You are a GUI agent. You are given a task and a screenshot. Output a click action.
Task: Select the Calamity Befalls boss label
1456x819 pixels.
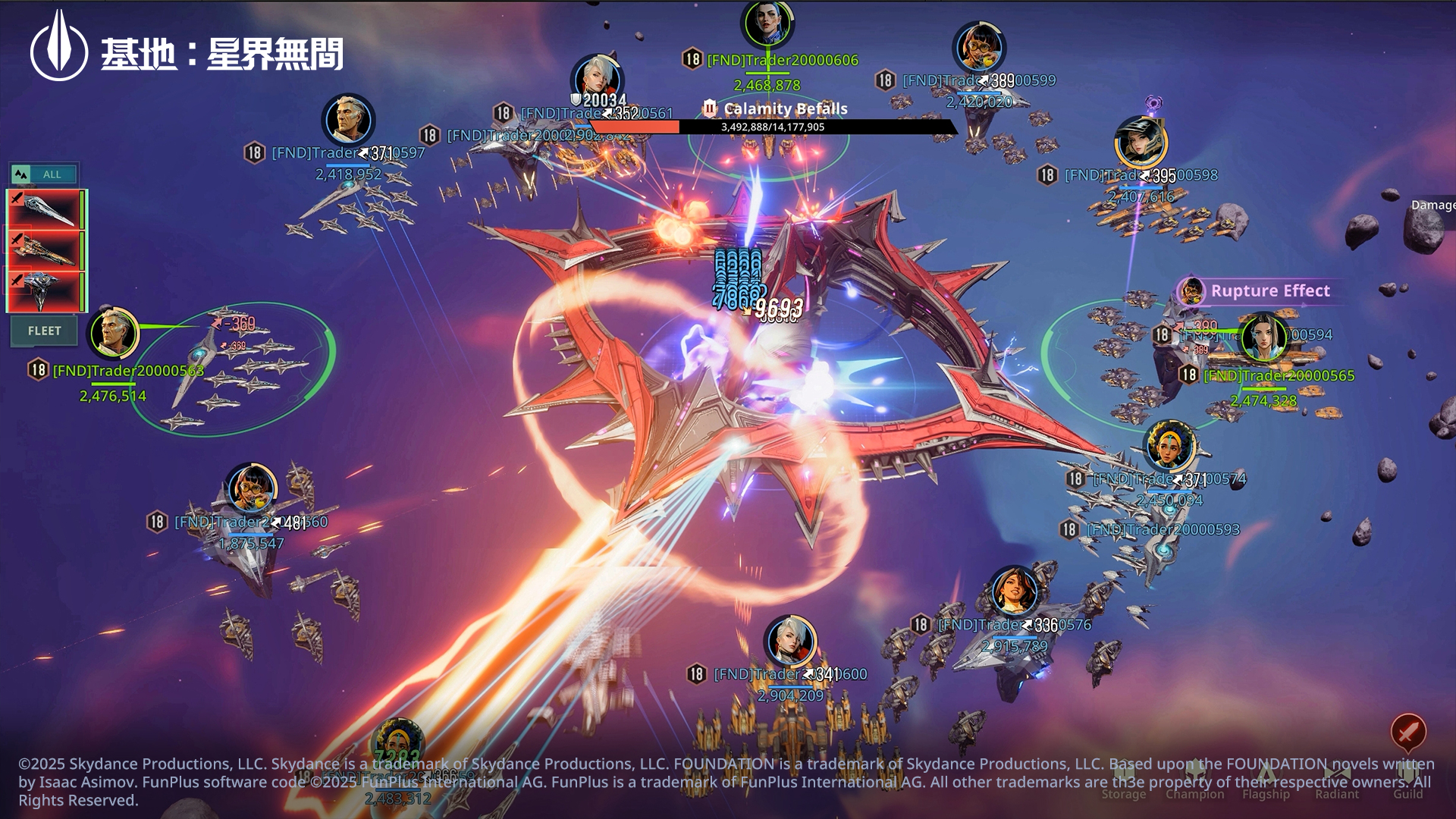coord(785,108)
